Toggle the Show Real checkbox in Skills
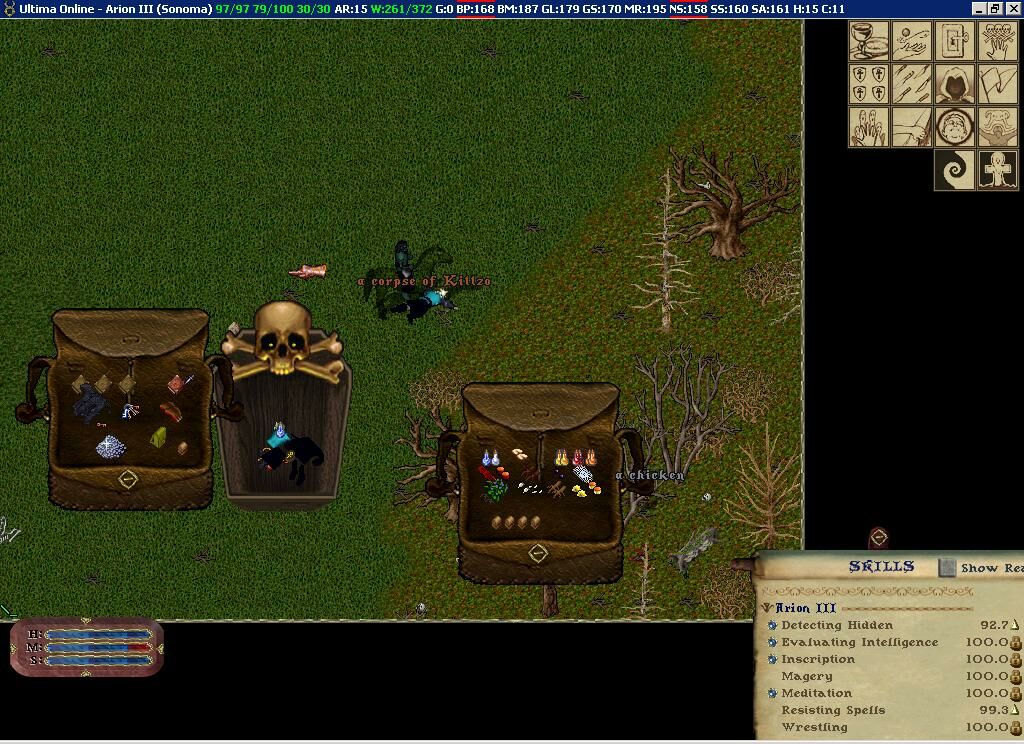The width and height of the screenshot is (1024, 744). [x=947, y=568]
